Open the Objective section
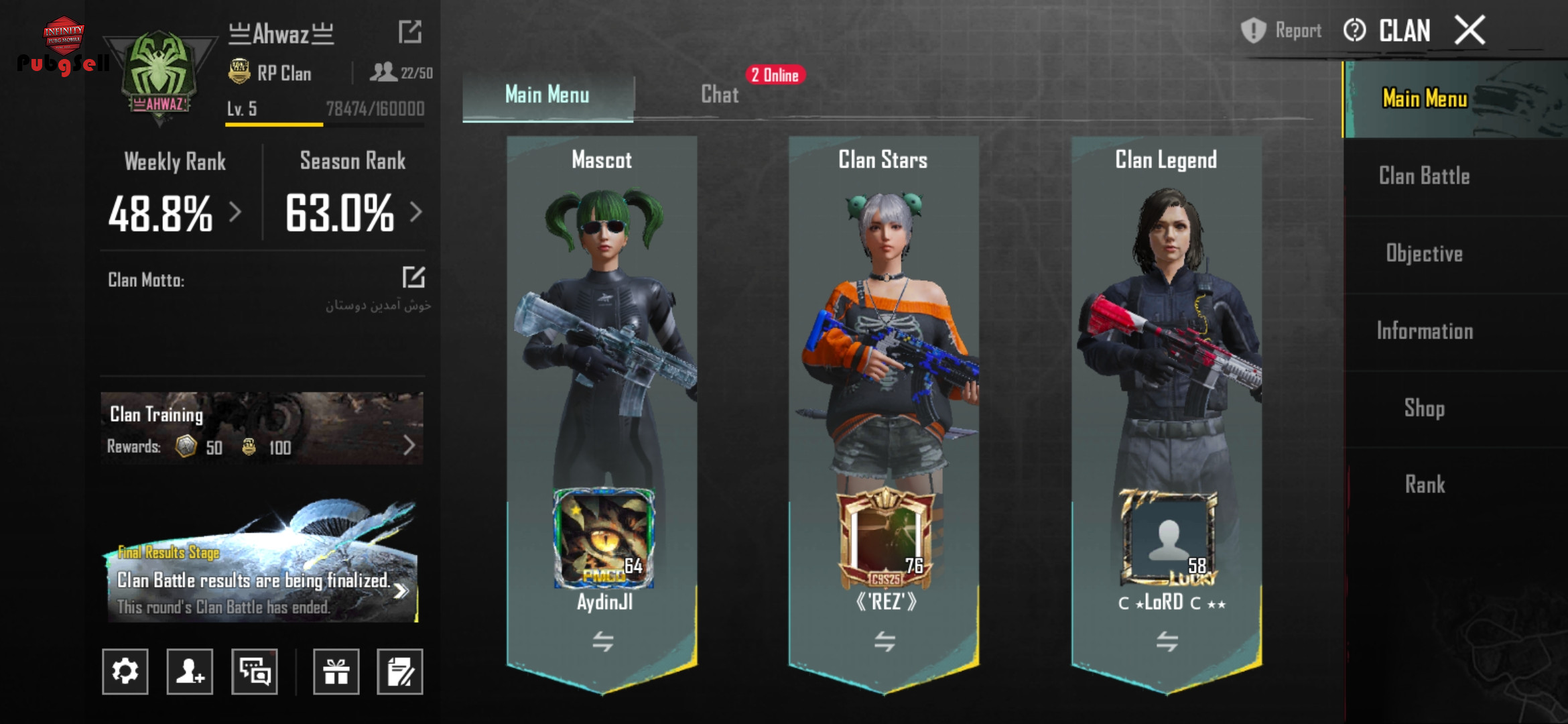The height and width of the screenshot is (724, 1568). [1424, 253]
